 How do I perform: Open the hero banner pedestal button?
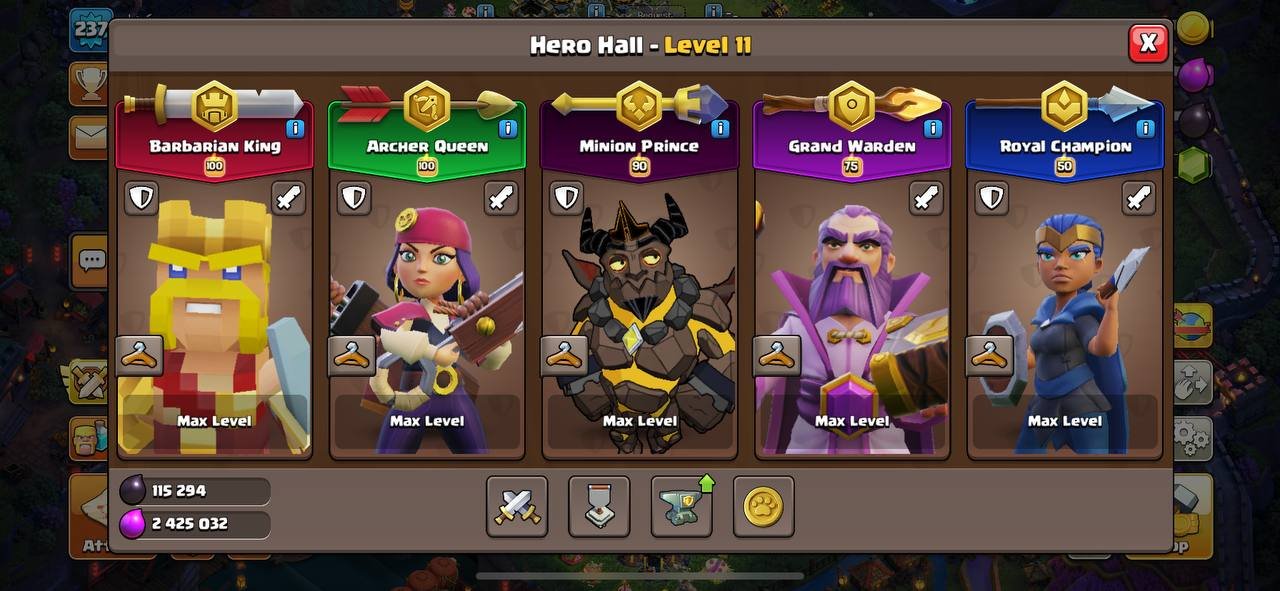pos(599,506)
